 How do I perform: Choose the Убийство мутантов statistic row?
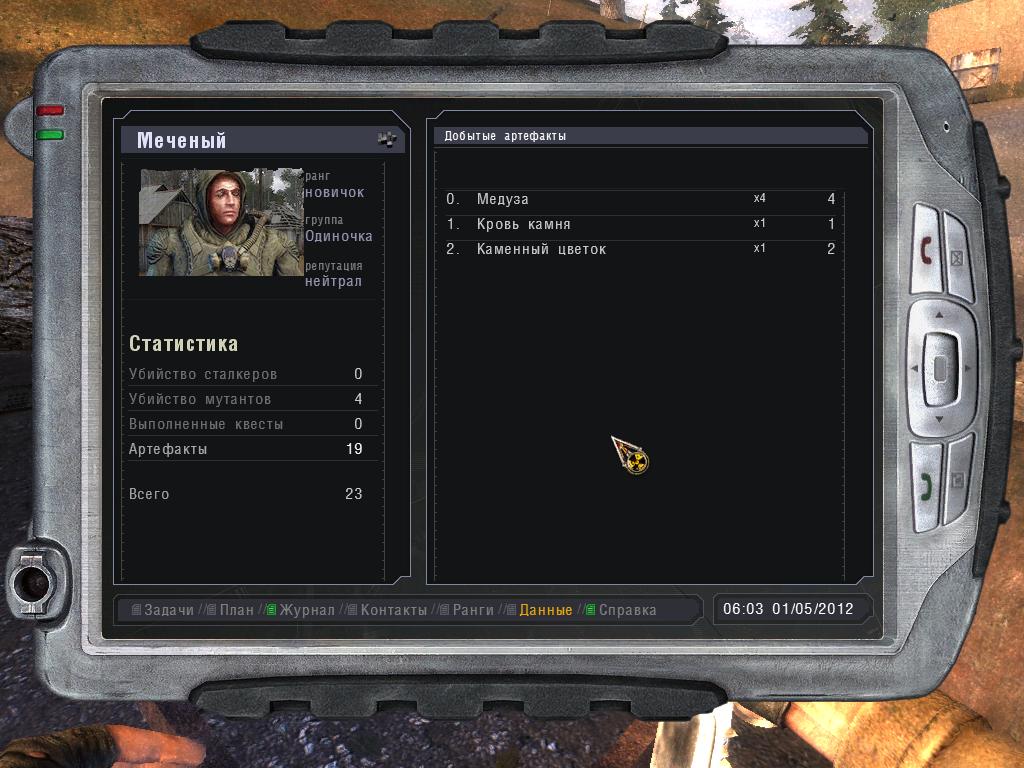coord(245,399)
